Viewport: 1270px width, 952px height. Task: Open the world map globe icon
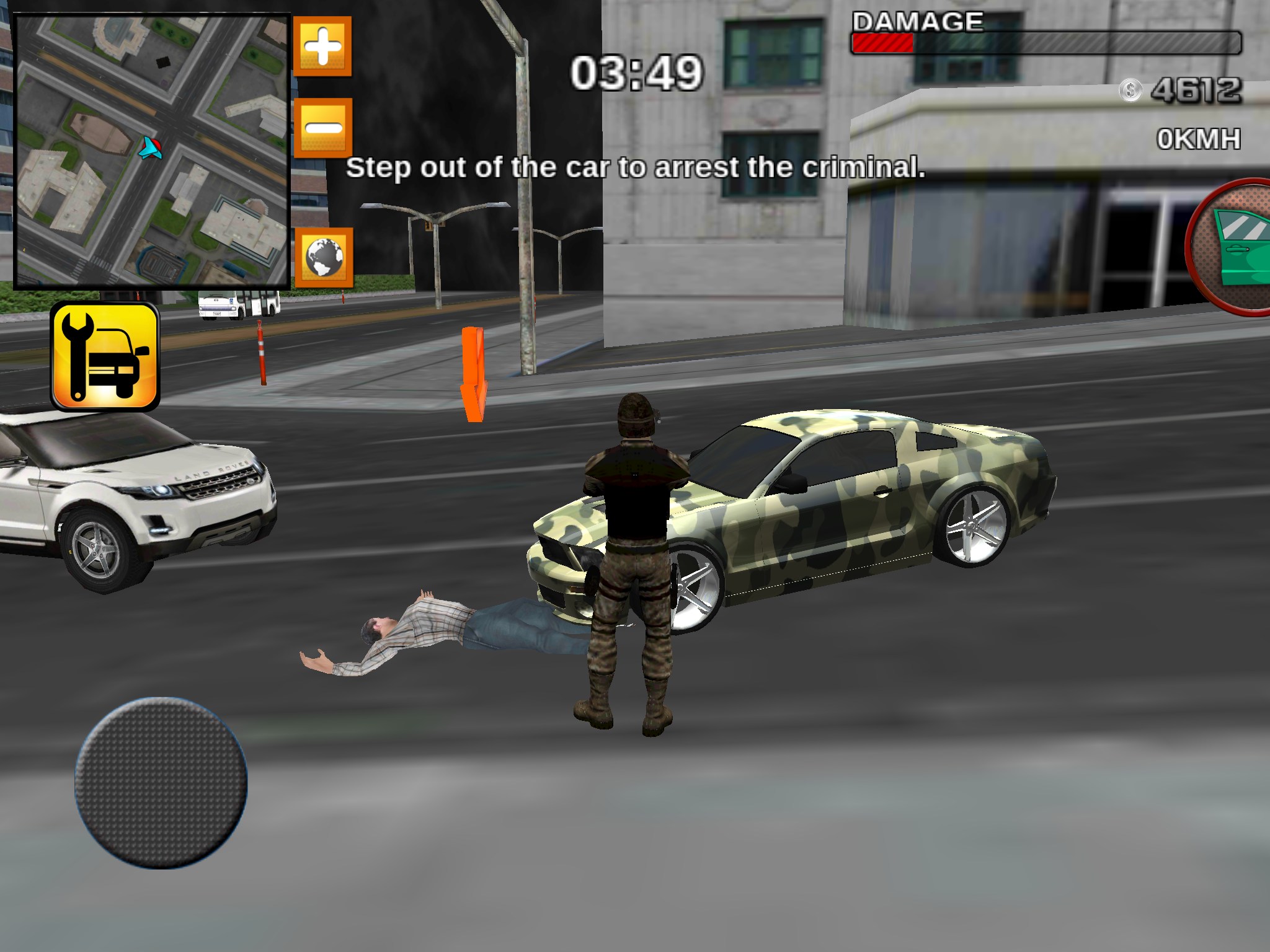[x=324, y=257]
